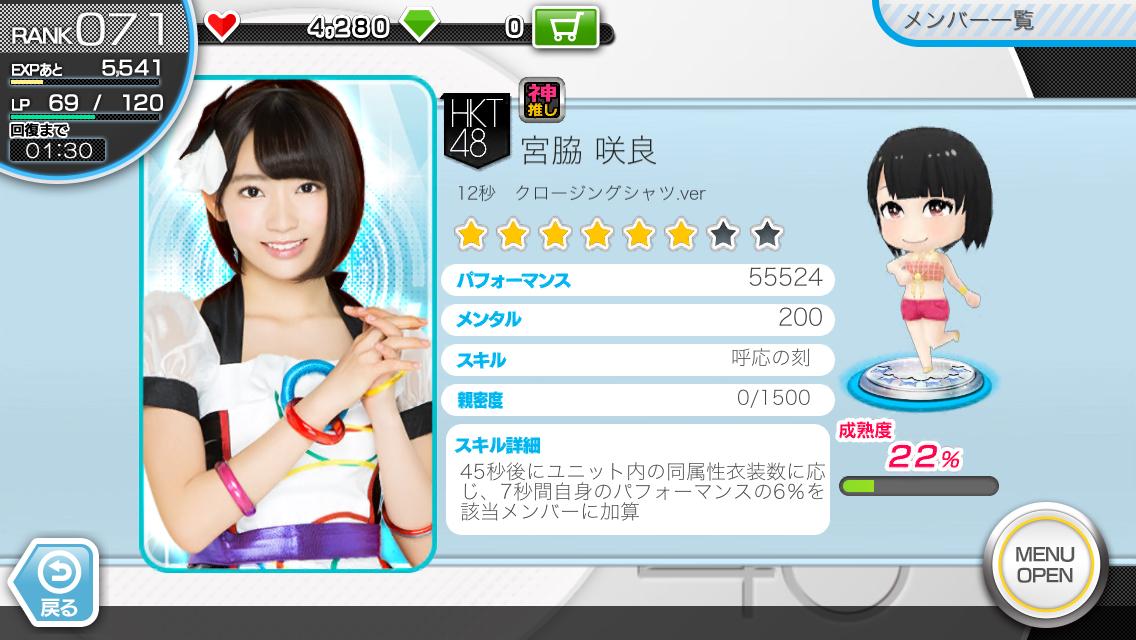Open the MENU OPEN button
1136x640 pixels.
coord(1044,565)
